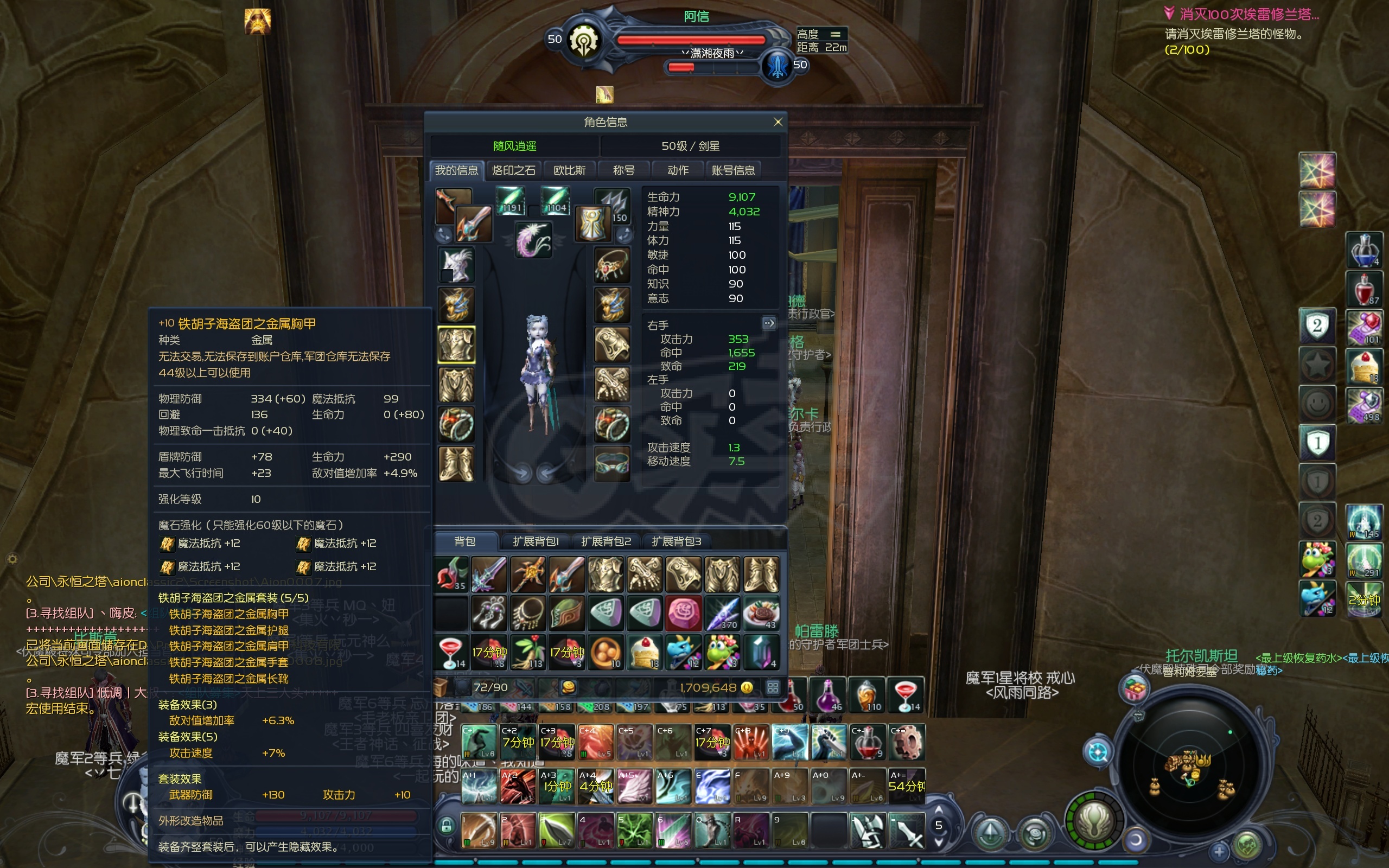
Task: Toggle the right-hand stats detail arrow
Action: pos(768,323)
